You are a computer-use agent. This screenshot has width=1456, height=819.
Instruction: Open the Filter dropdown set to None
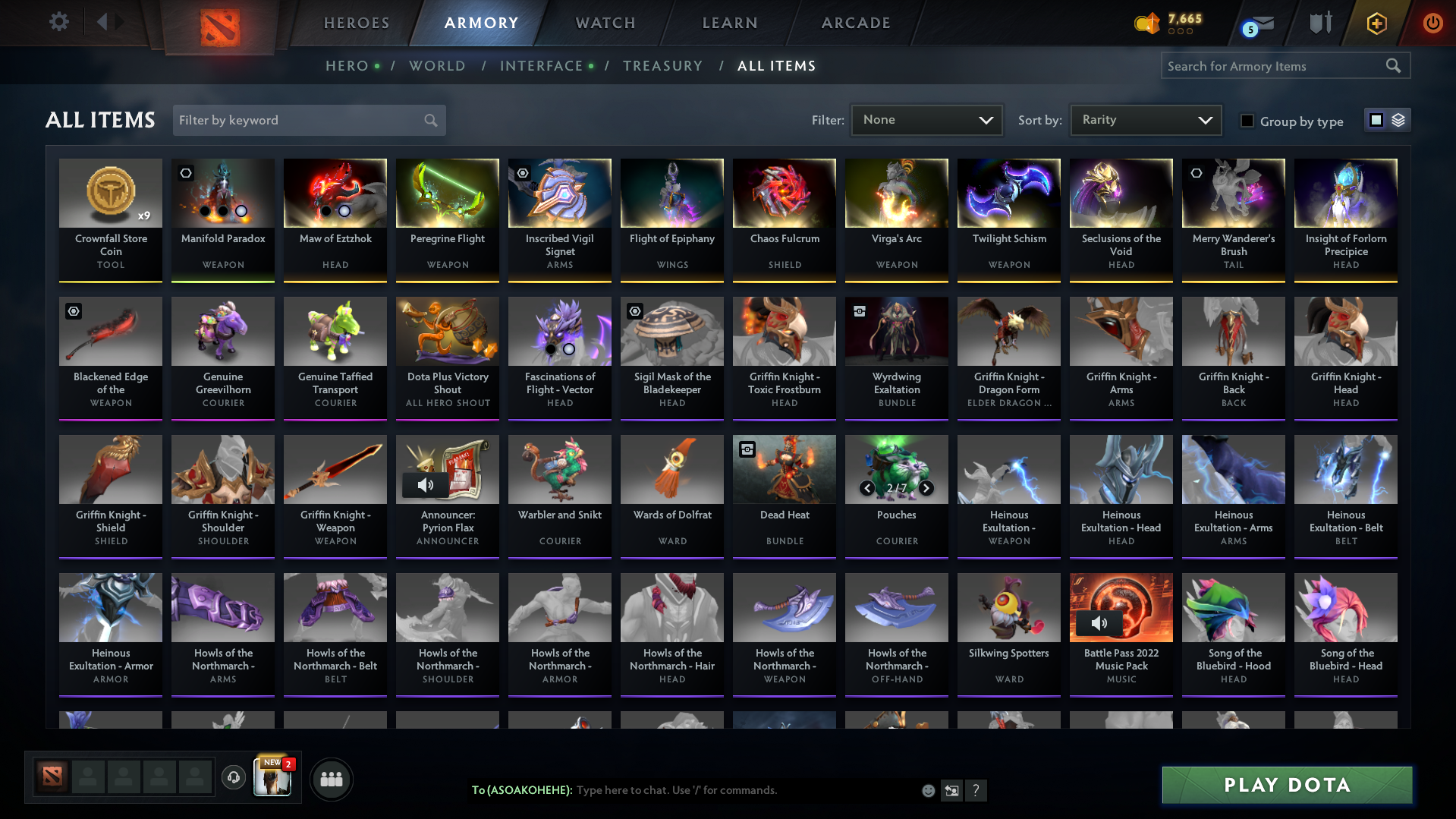click(926, 120)
